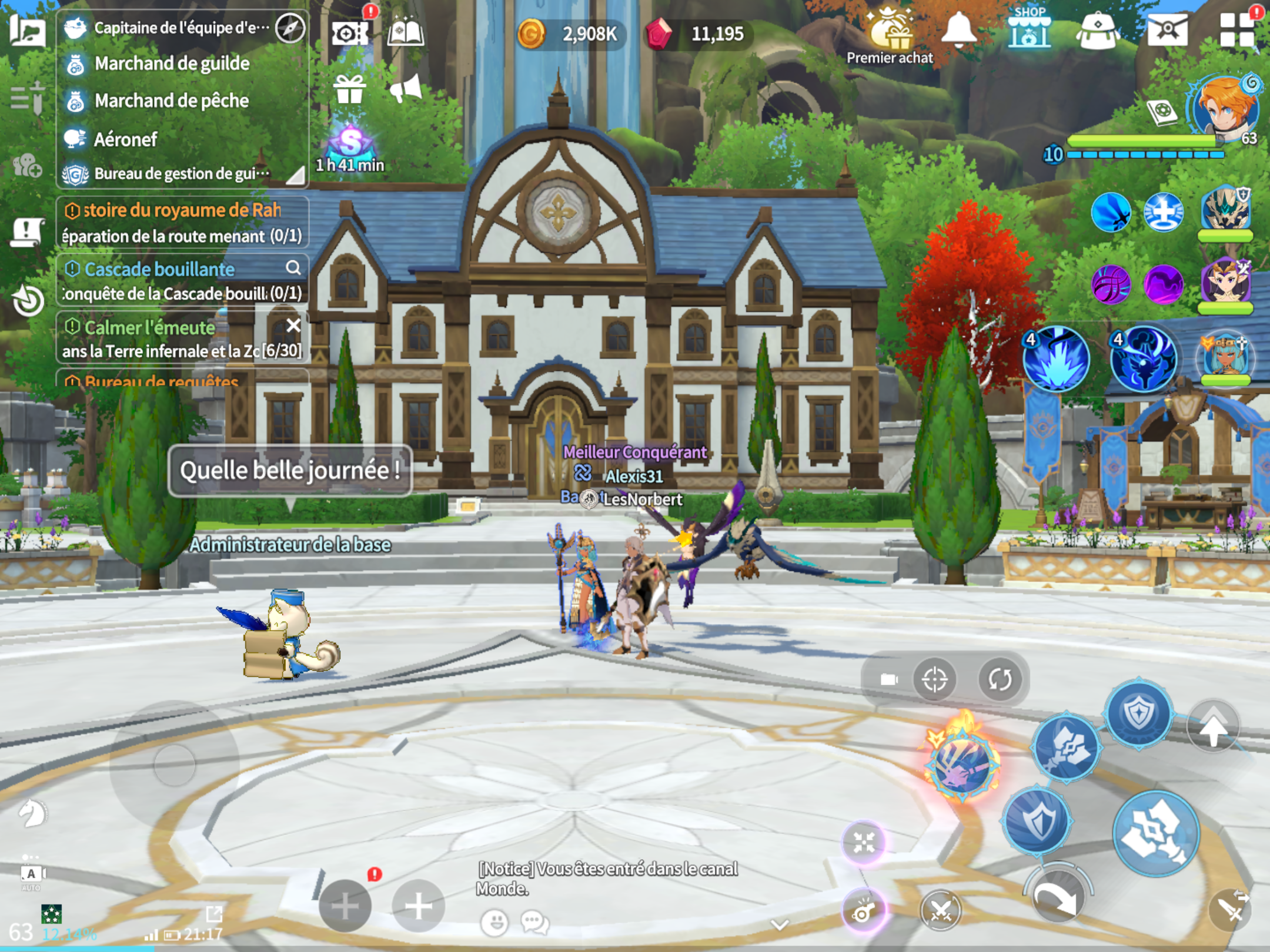The image size is (1270, 952).
Task: Open the emoji smiley chat button
Action: 494,923
